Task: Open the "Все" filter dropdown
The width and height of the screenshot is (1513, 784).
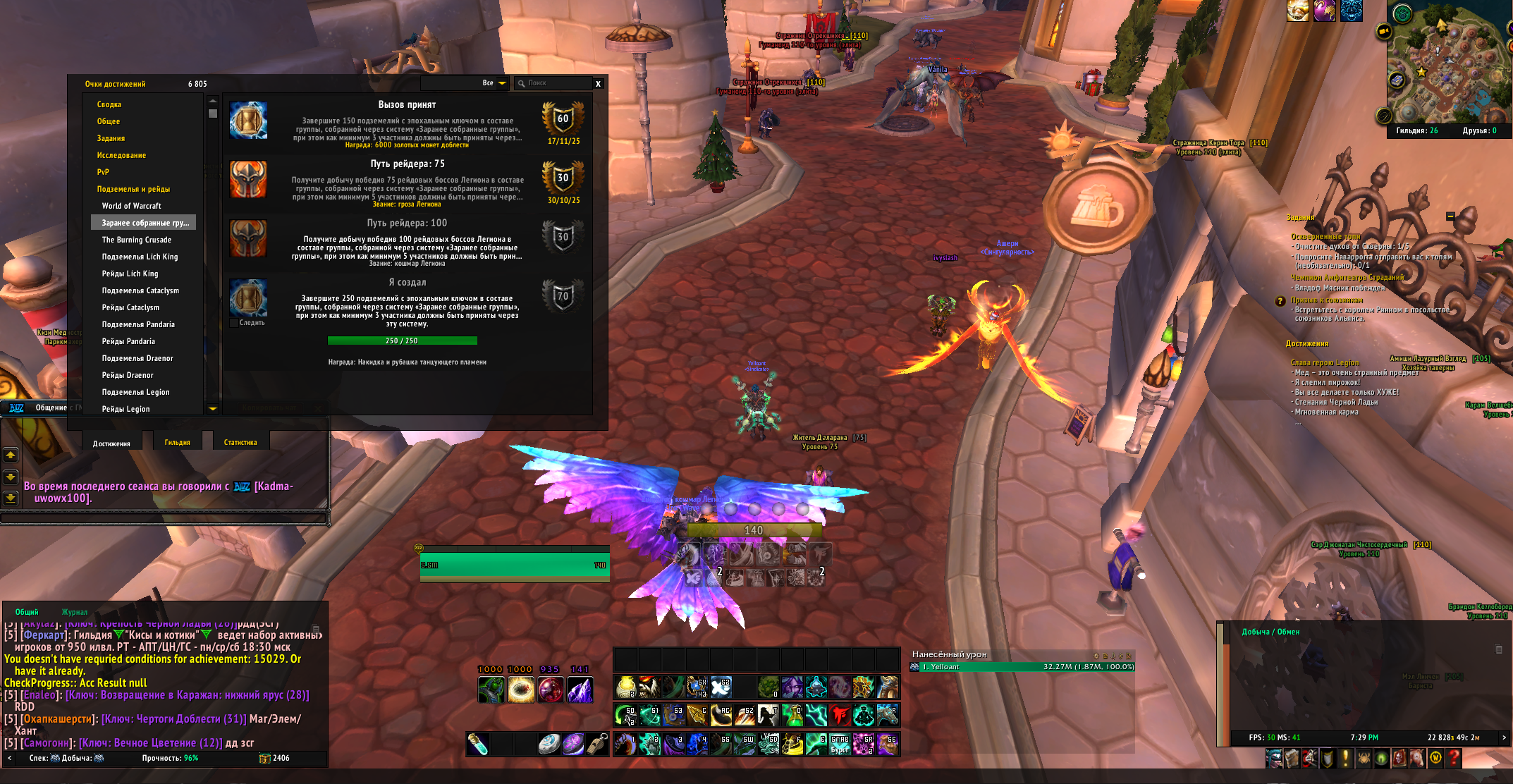Action: (x=502, y=83)
